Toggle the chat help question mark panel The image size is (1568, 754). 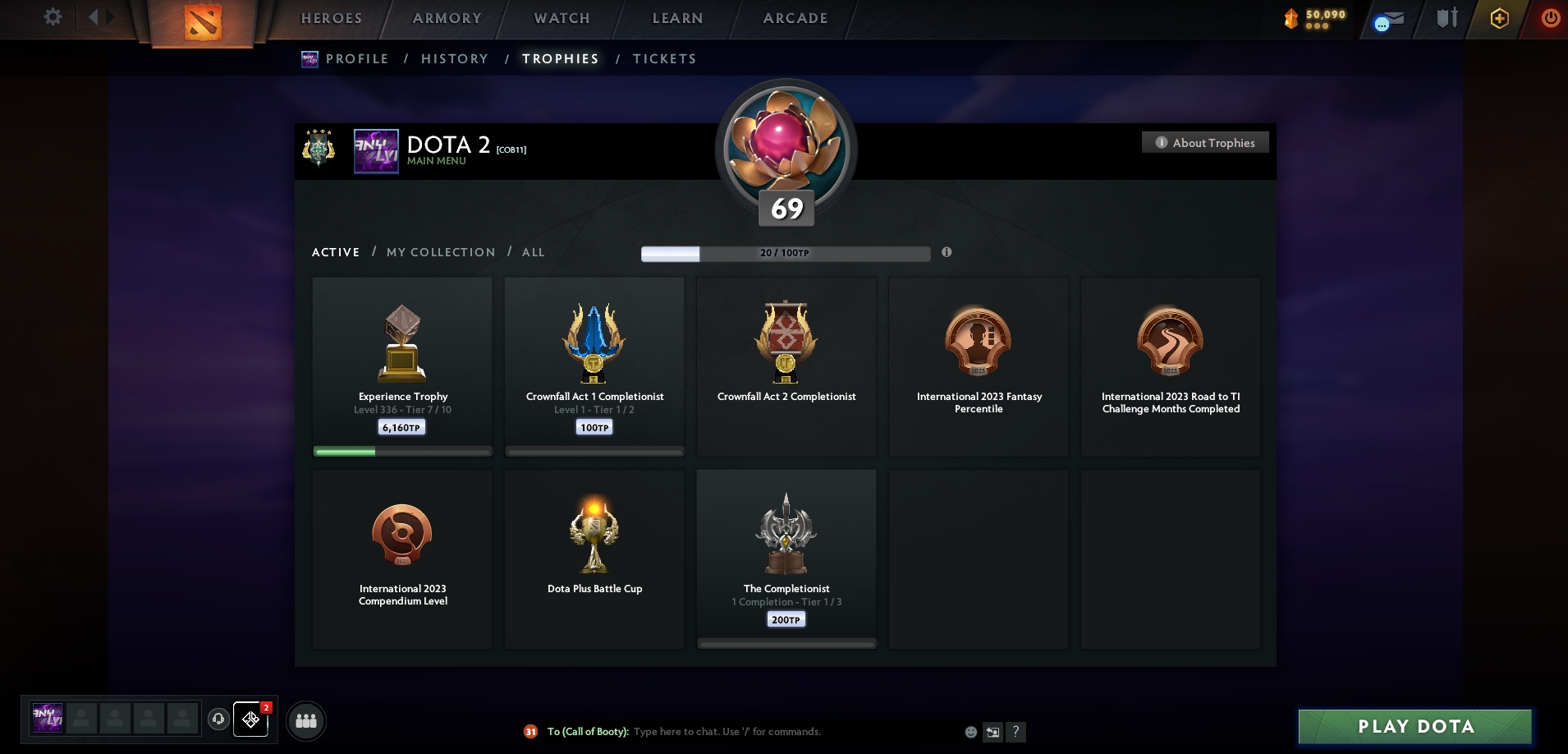1016,731
